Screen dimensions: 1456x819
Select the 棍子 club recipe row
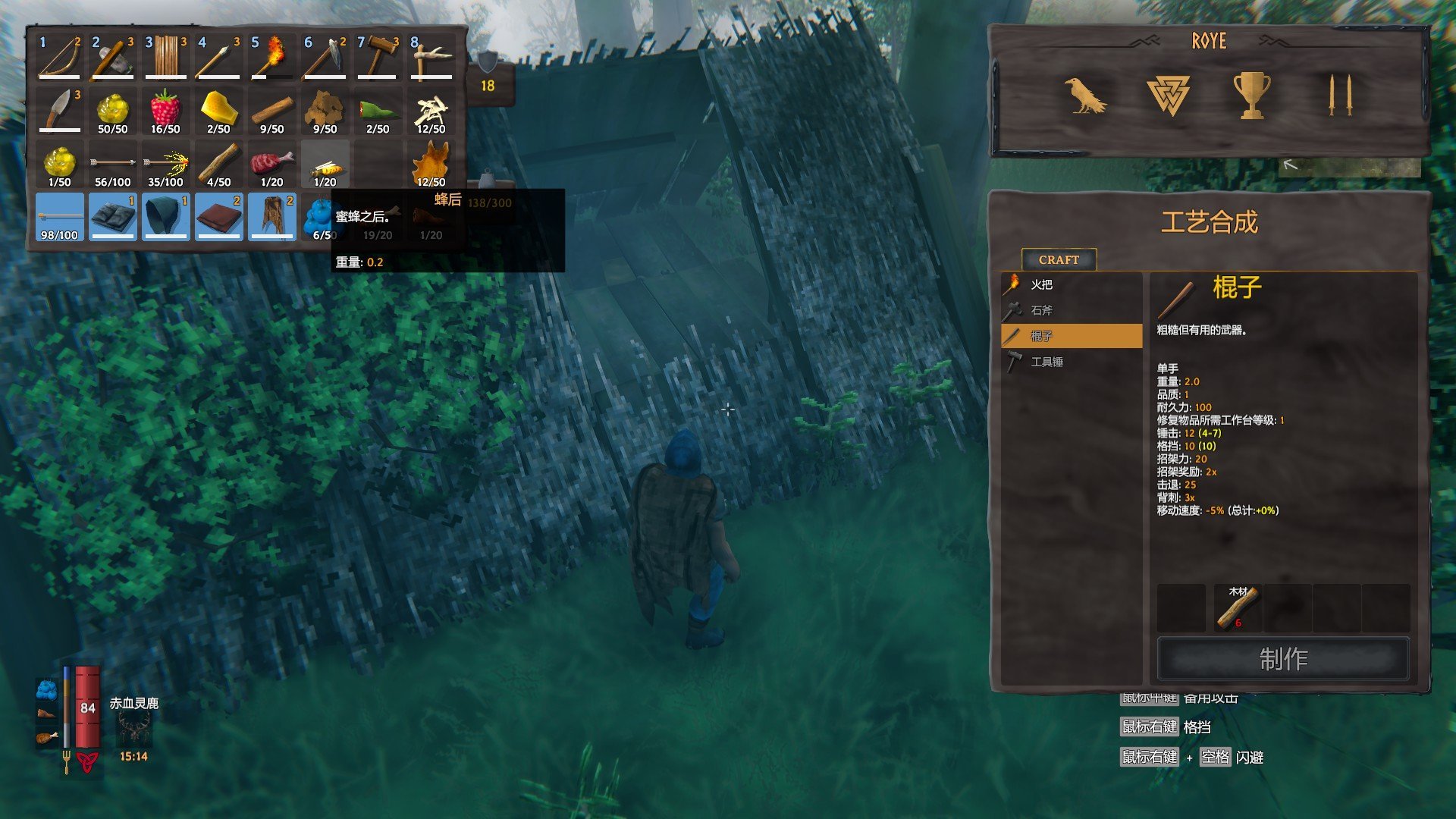pos(1071,336)
